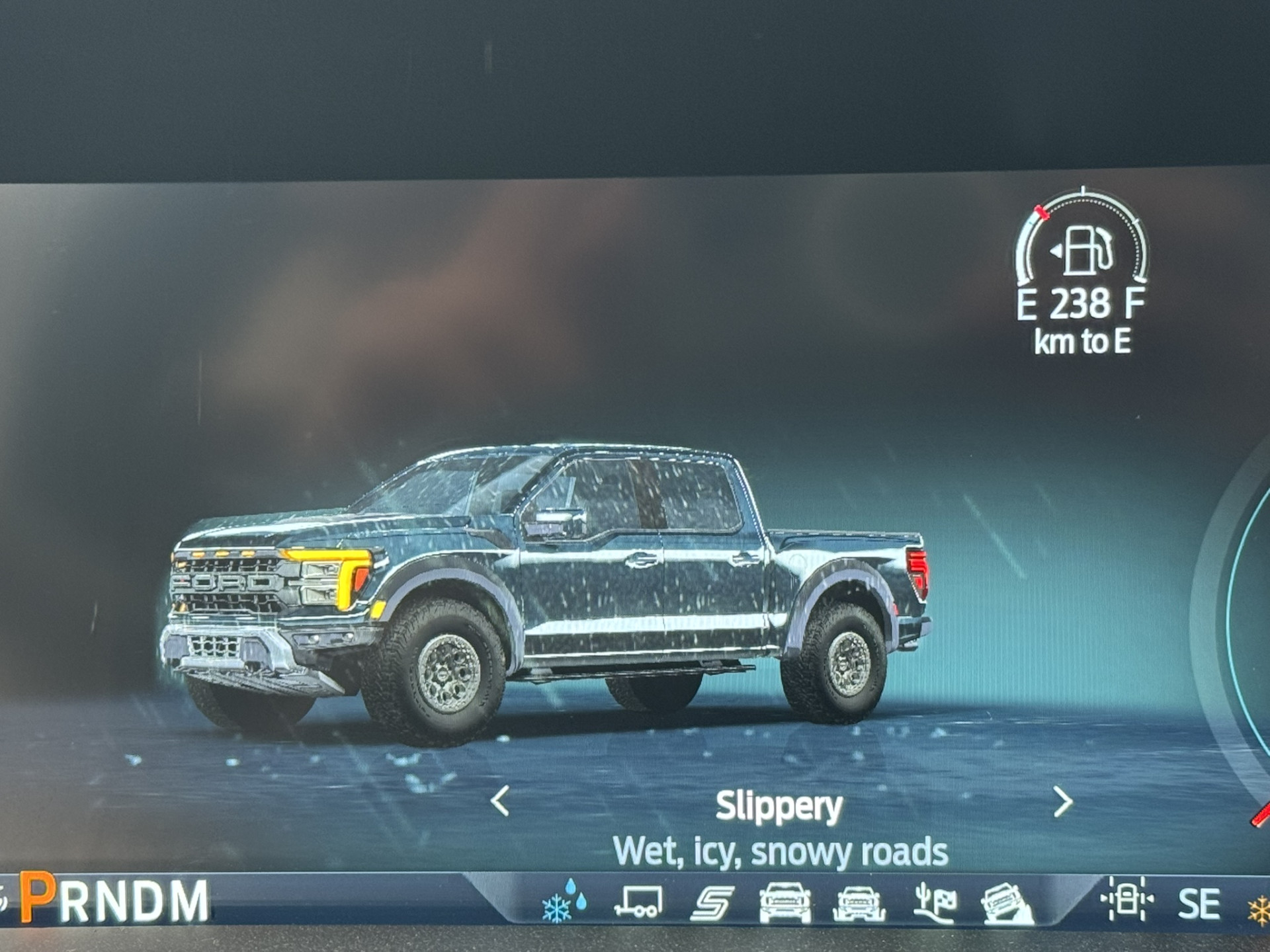Choose the trailer Tow/Haul mode icon
The width and height of the screenshot is (1270, 952).
[638, 902]
